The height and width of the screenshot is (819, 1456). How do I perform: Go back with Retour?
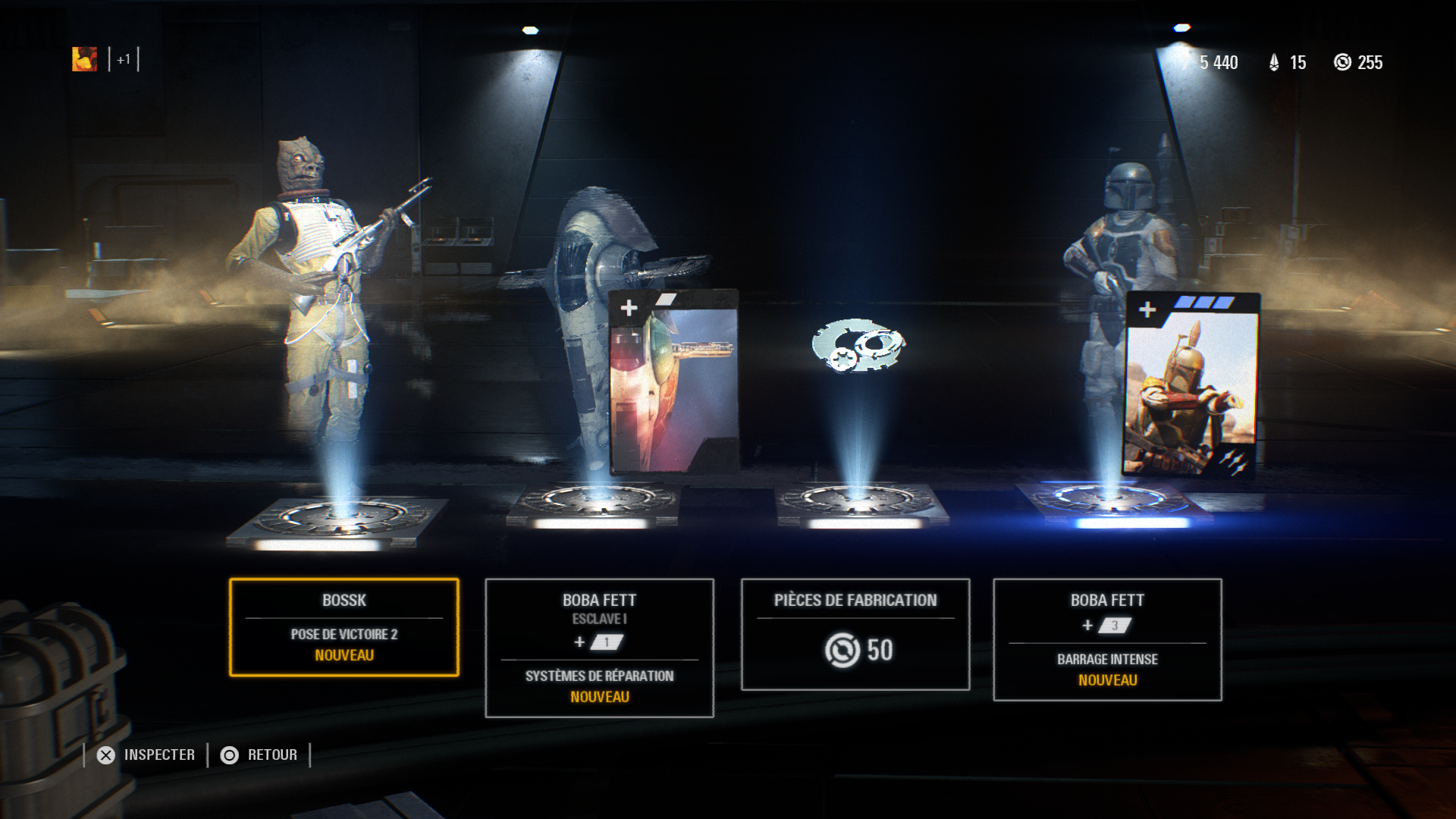pyautogui.click(x=260, y=755)
